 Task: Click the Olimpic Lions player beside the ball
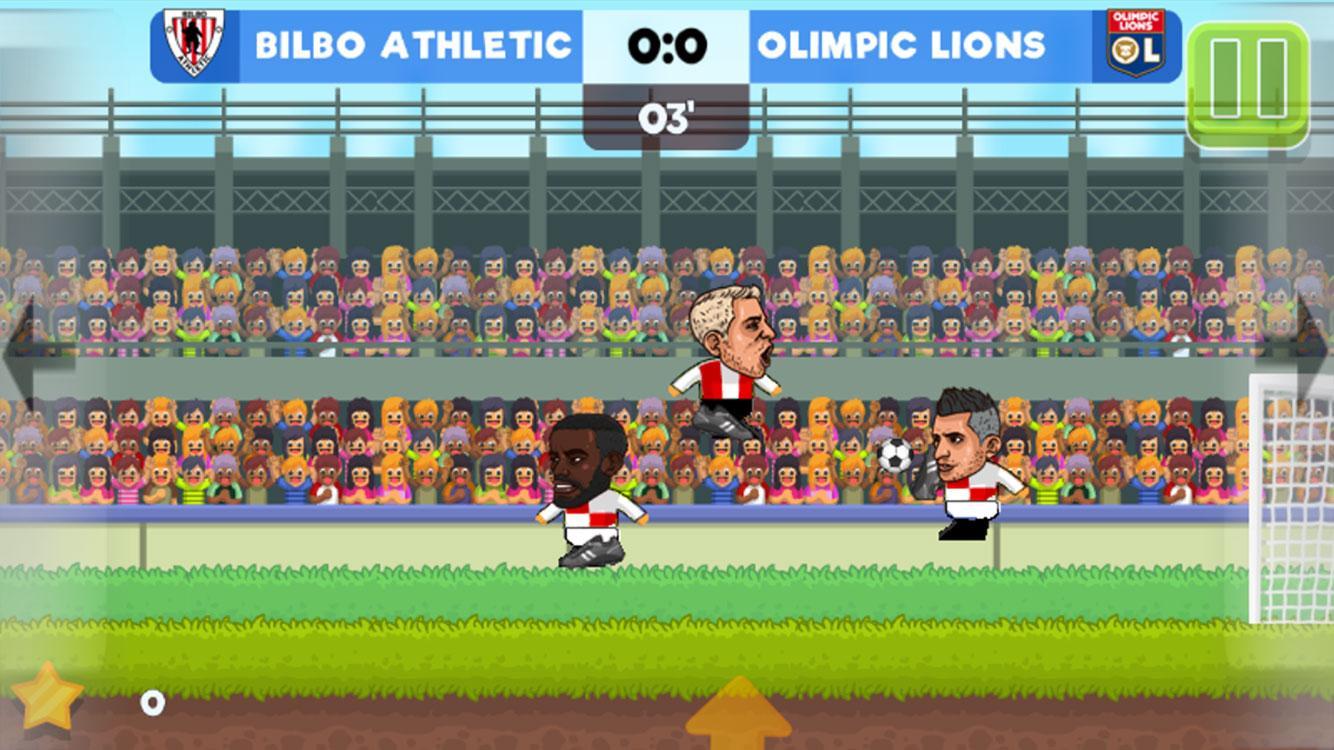[965, 470]
